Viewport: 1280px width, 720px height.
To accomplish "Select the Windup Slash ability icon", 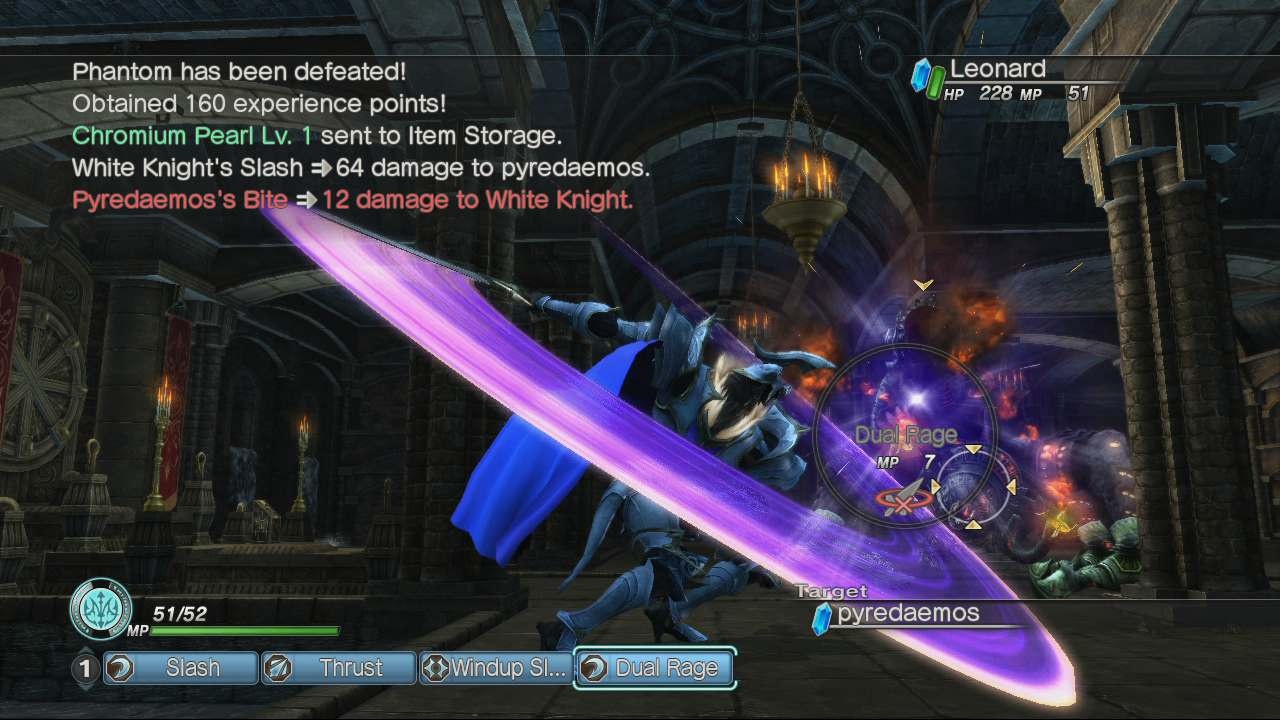I will point(438,668).
